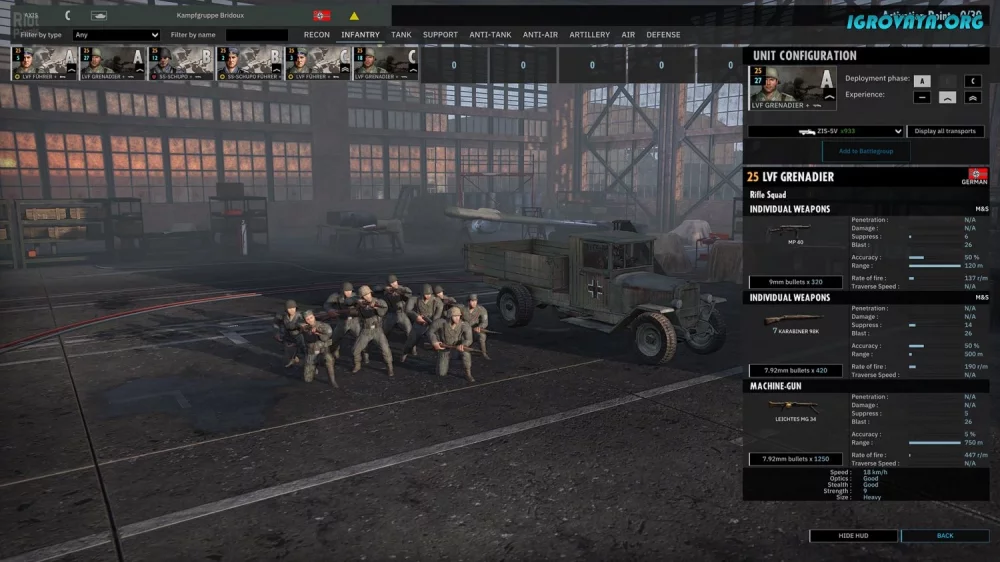Open the Anti-Air tab

click(540, 35)
